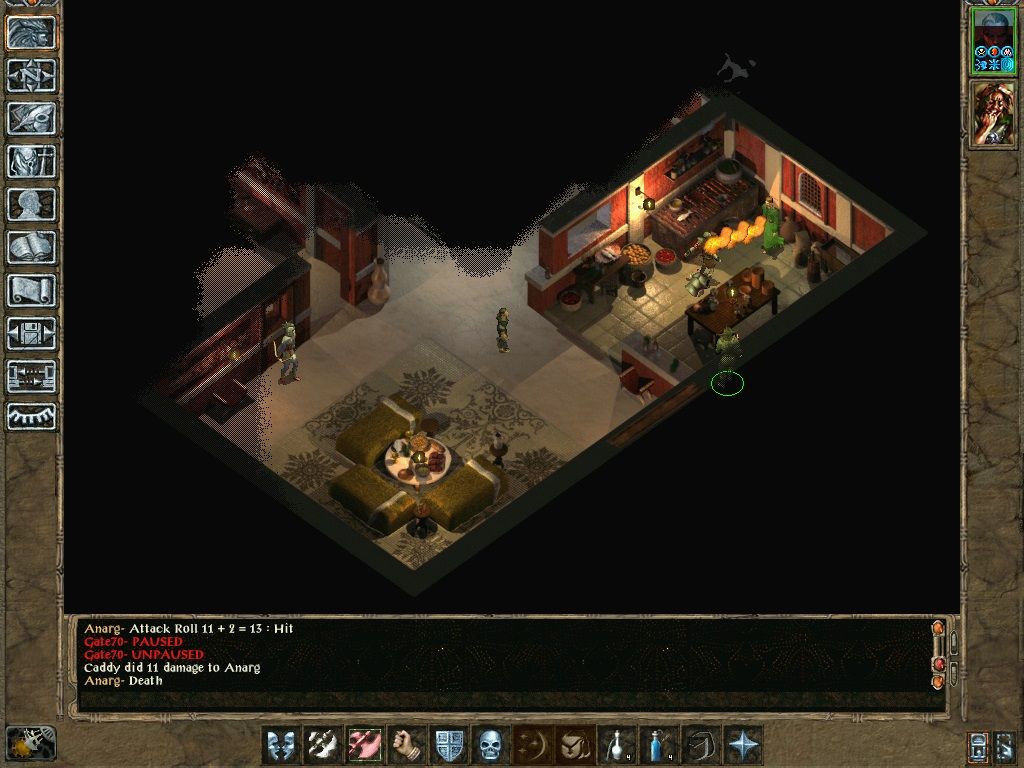1024x768 pixels.
Task: Select the fist weapon slot
Action: (407, 745)
